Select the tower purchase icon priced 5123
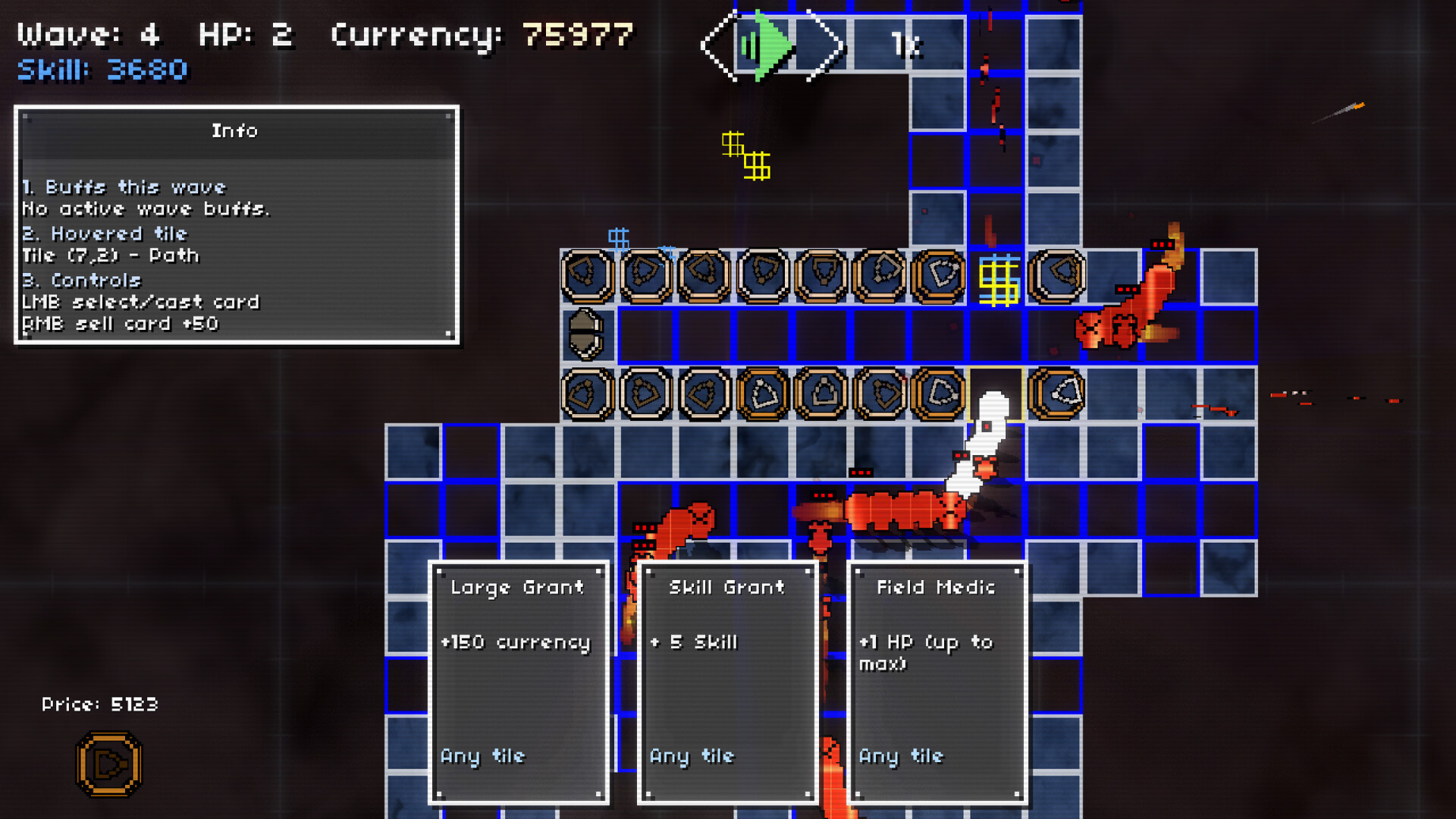Image resolution: width=1456 pixels, height=819 pixels. tap(108, 764)
